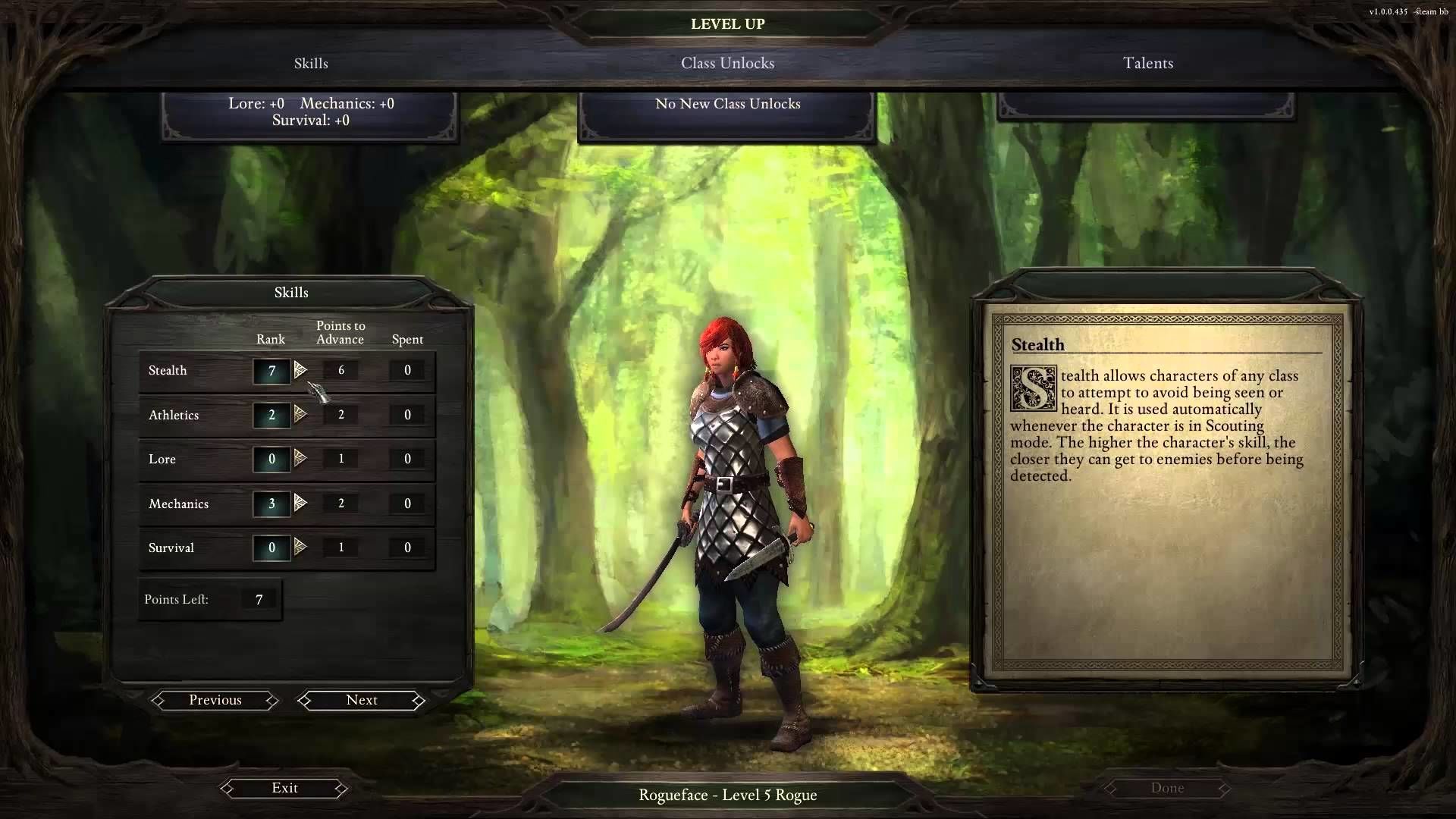Add a point to Lore
This screenshot has height=819, width=1456.
pos(300,458)
